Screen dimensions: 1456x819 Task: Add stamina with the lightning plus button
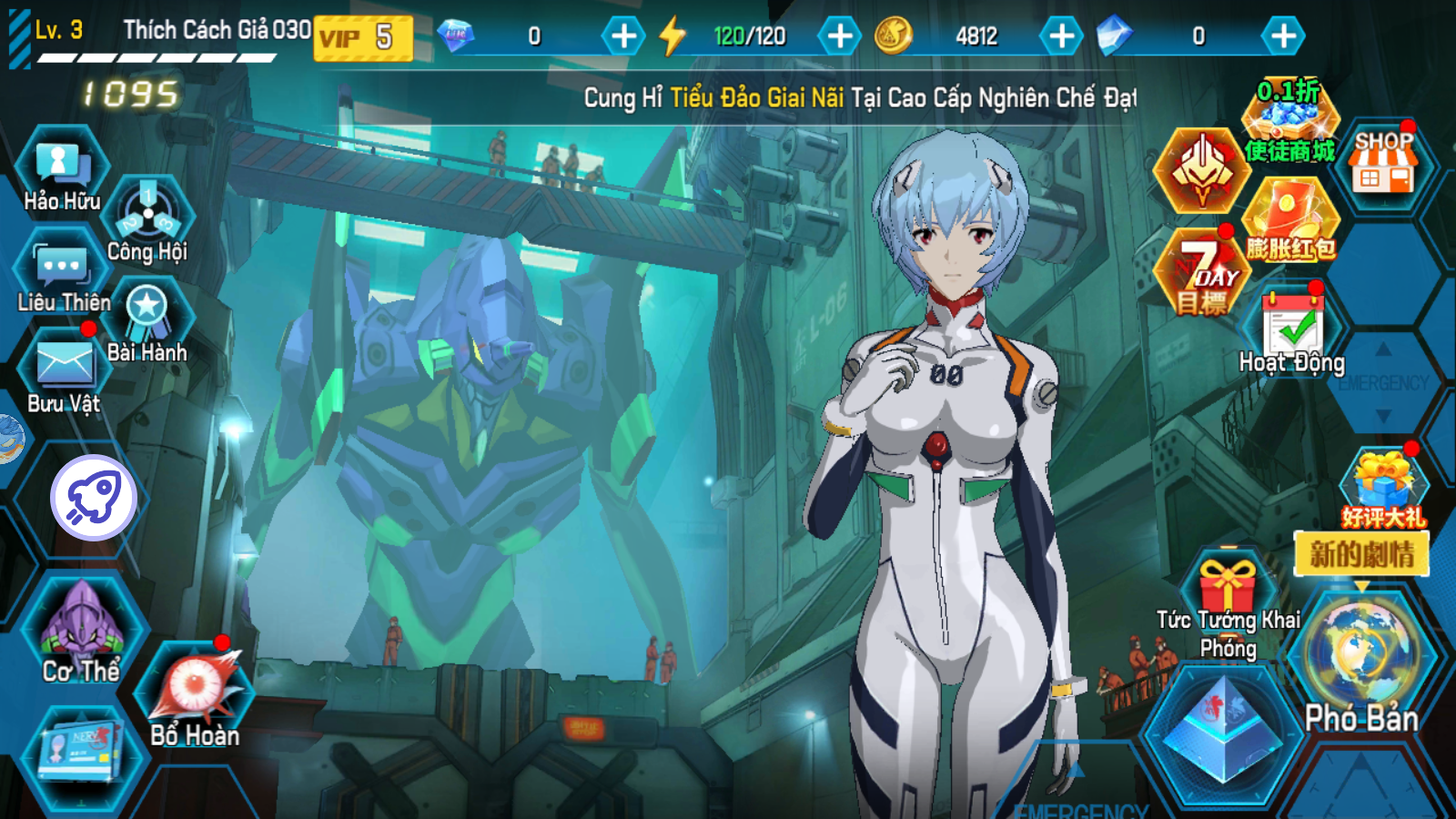(839, 36)
